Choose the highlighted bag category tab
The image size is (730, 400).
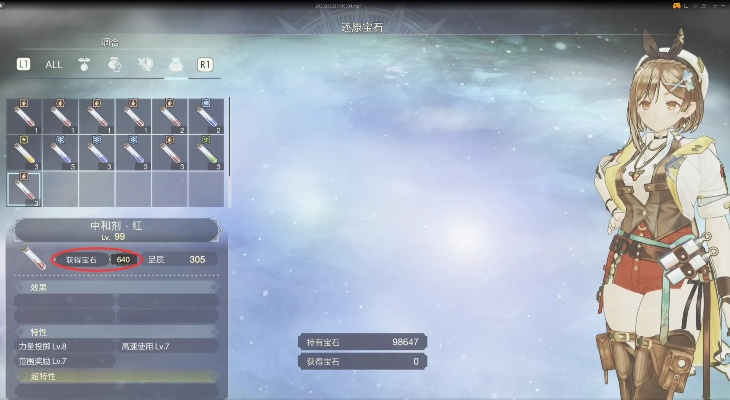(176, 64)
